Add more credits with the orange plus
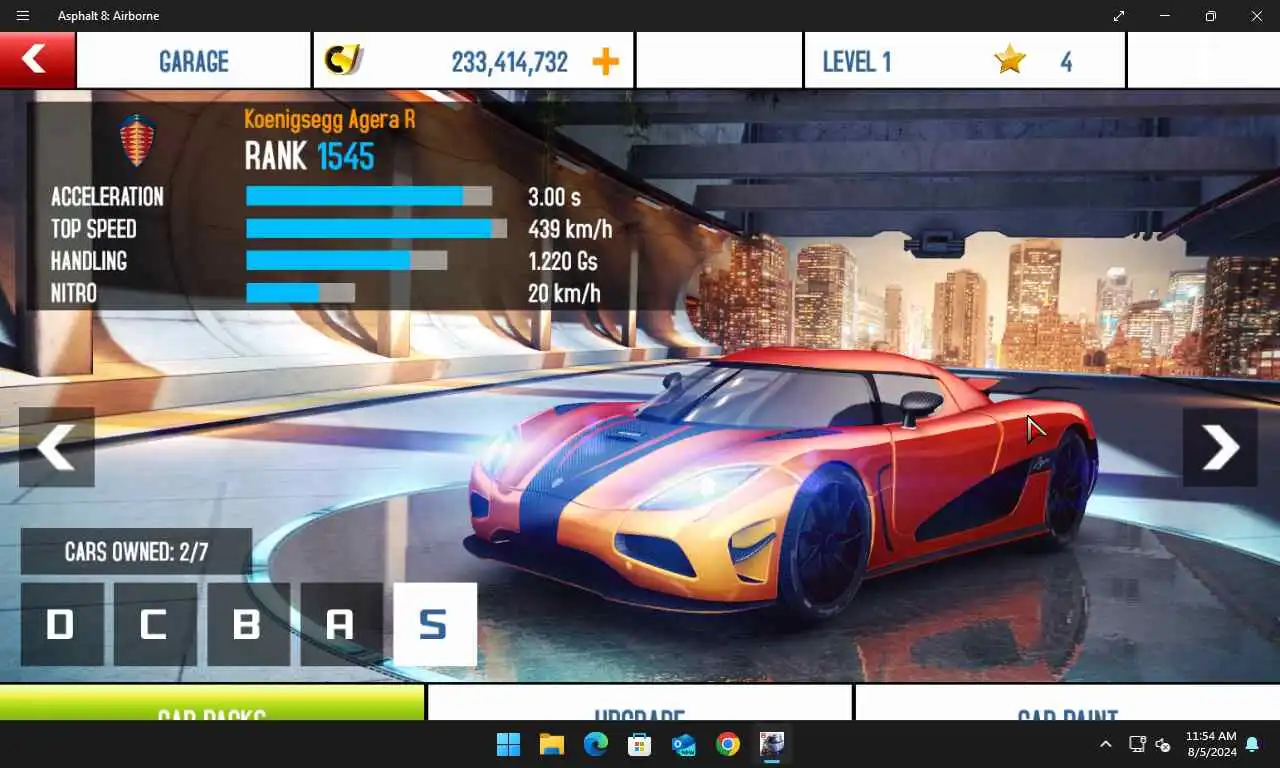 tap(605, 62)
